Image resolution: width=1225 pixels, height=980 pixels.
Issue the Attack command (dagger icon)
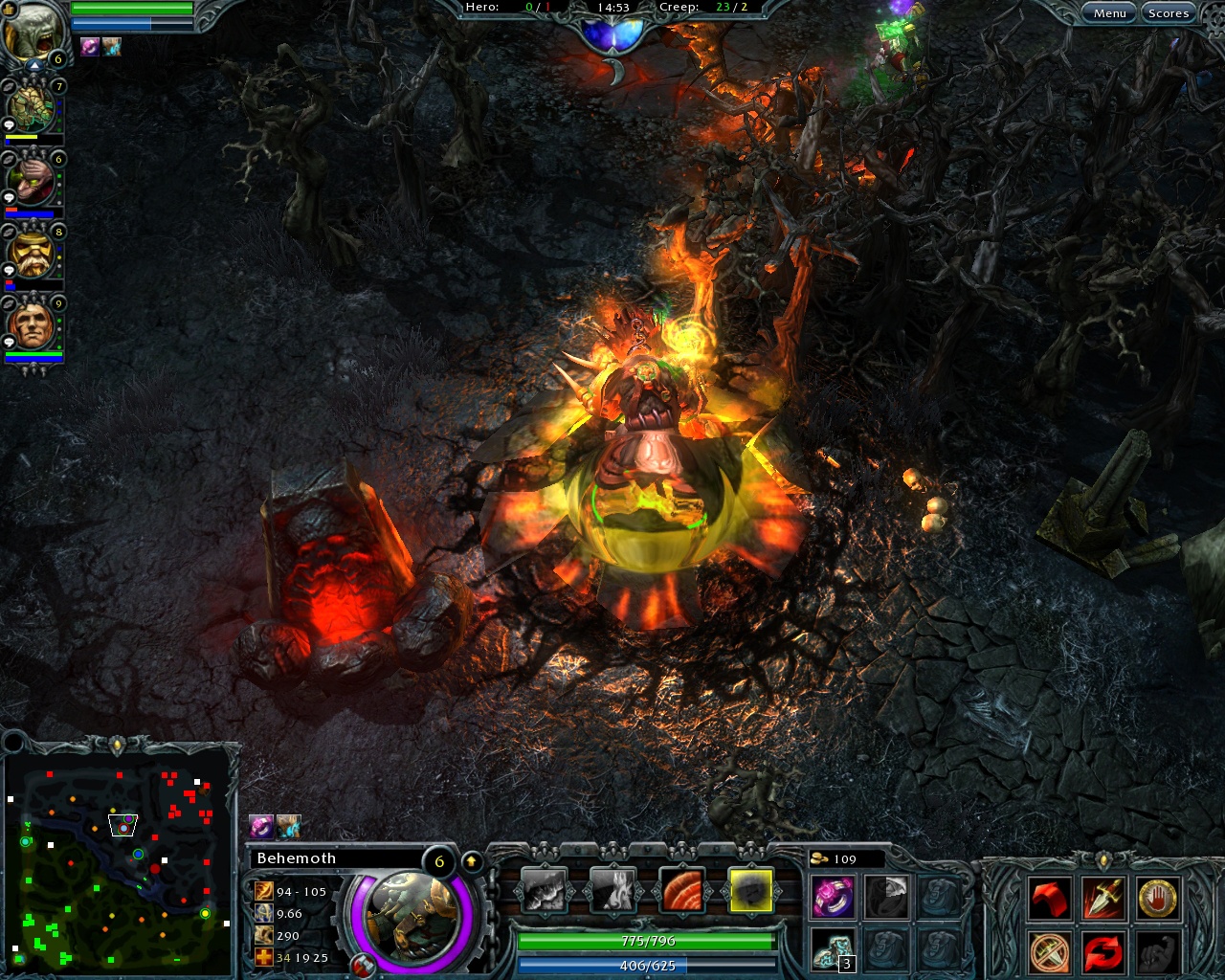point(1103,897)
